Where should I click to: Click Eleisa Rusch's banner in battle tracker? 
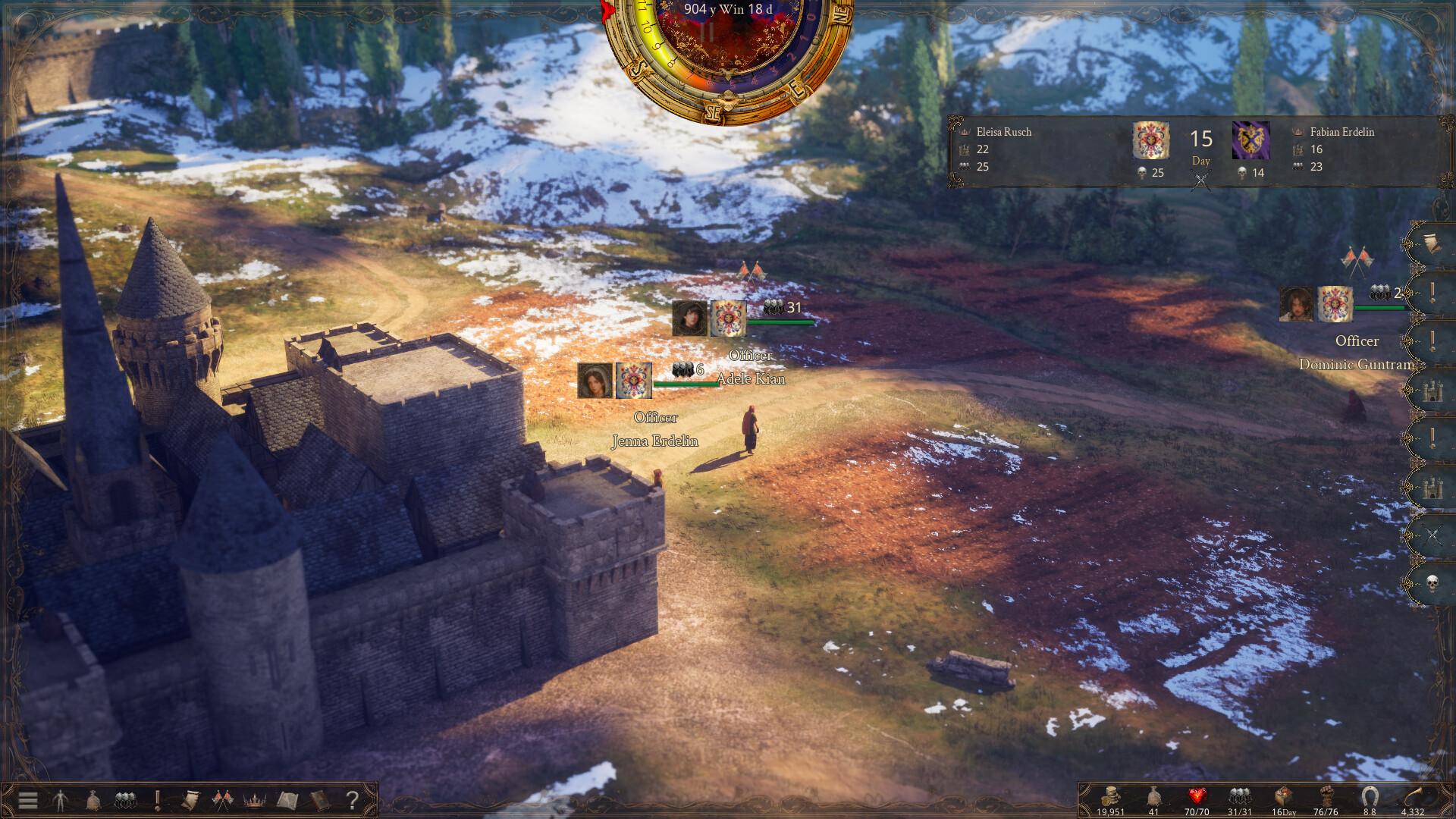tap(1150, 141)
